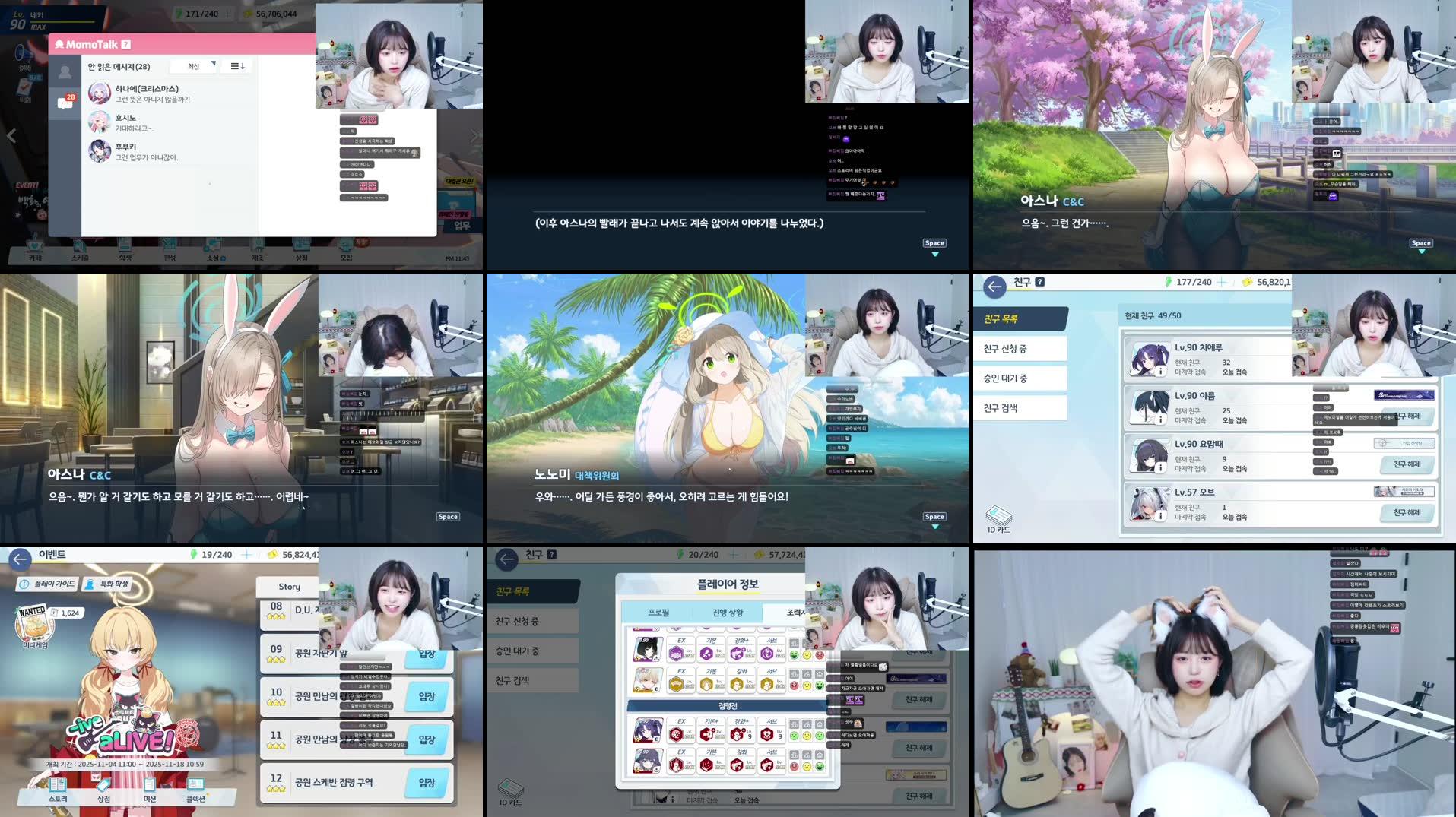1456x817 pixels.
Task: Open the MomoTalk contacts icon in the sidebar
Action: coord(65,70)
